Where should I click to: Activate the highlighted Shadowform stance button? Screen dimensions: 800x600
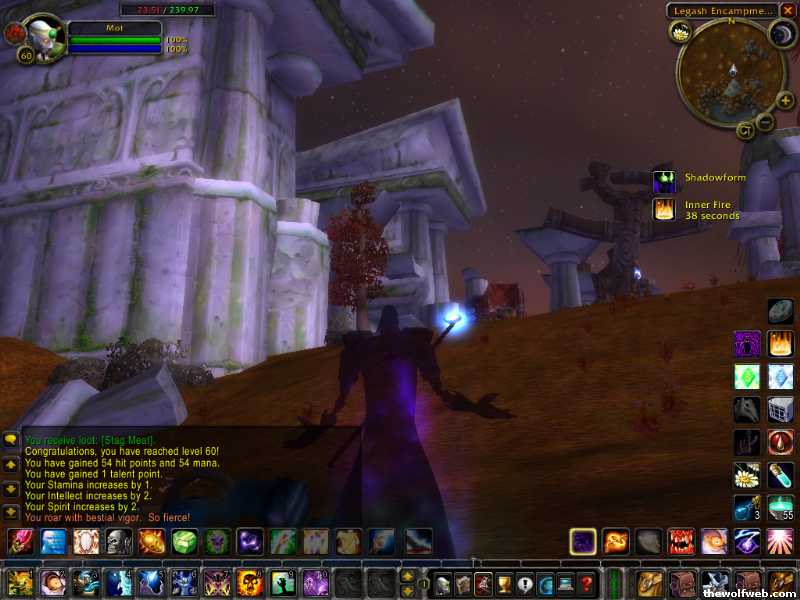point(583,542)
